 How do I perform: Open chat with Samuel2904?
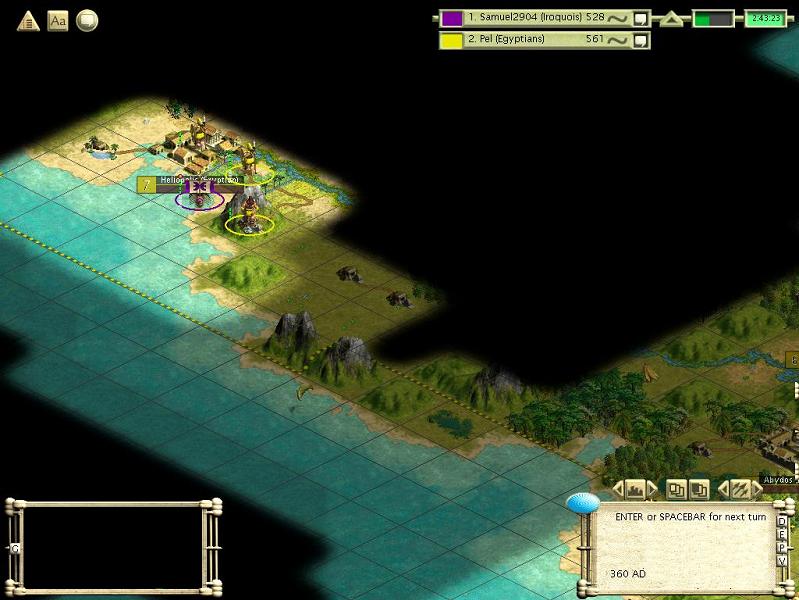click(x=641, y=17)
